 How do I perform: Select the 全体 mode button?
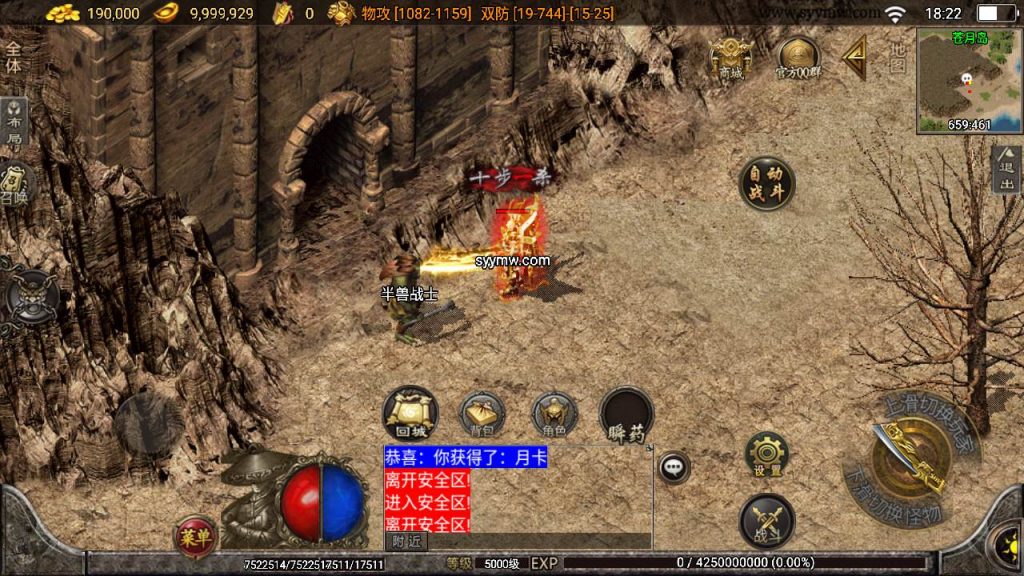(13, 56)
